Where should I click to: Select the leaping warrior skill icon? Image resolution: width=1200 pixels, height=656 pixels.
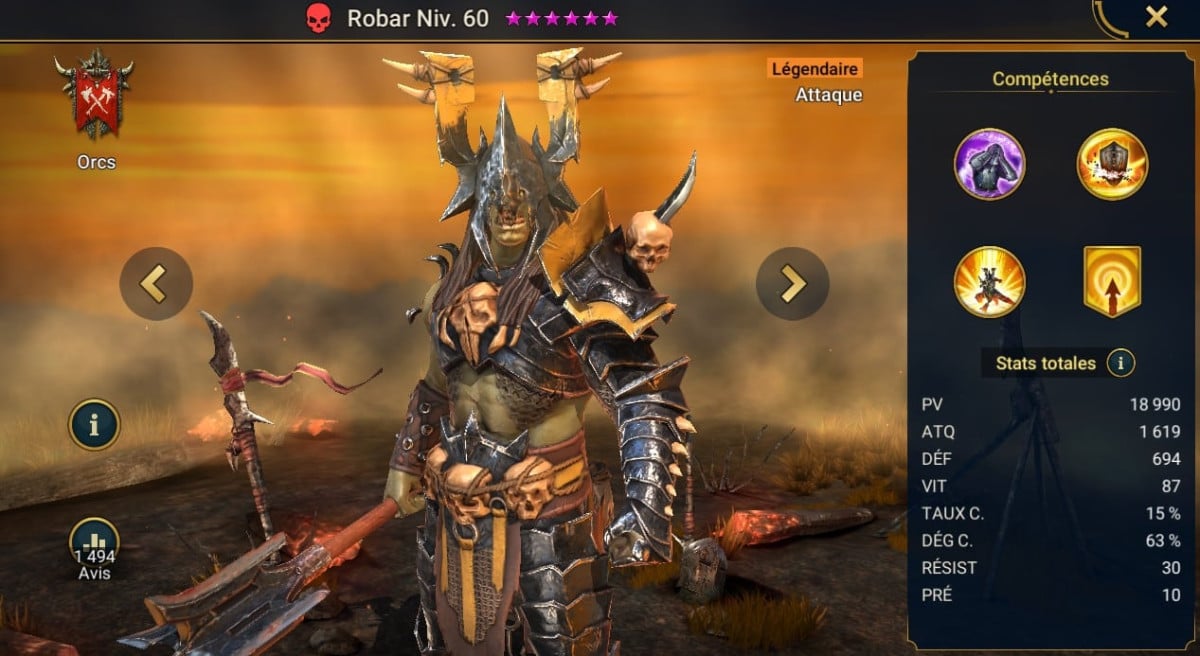[x=989, y=282]
